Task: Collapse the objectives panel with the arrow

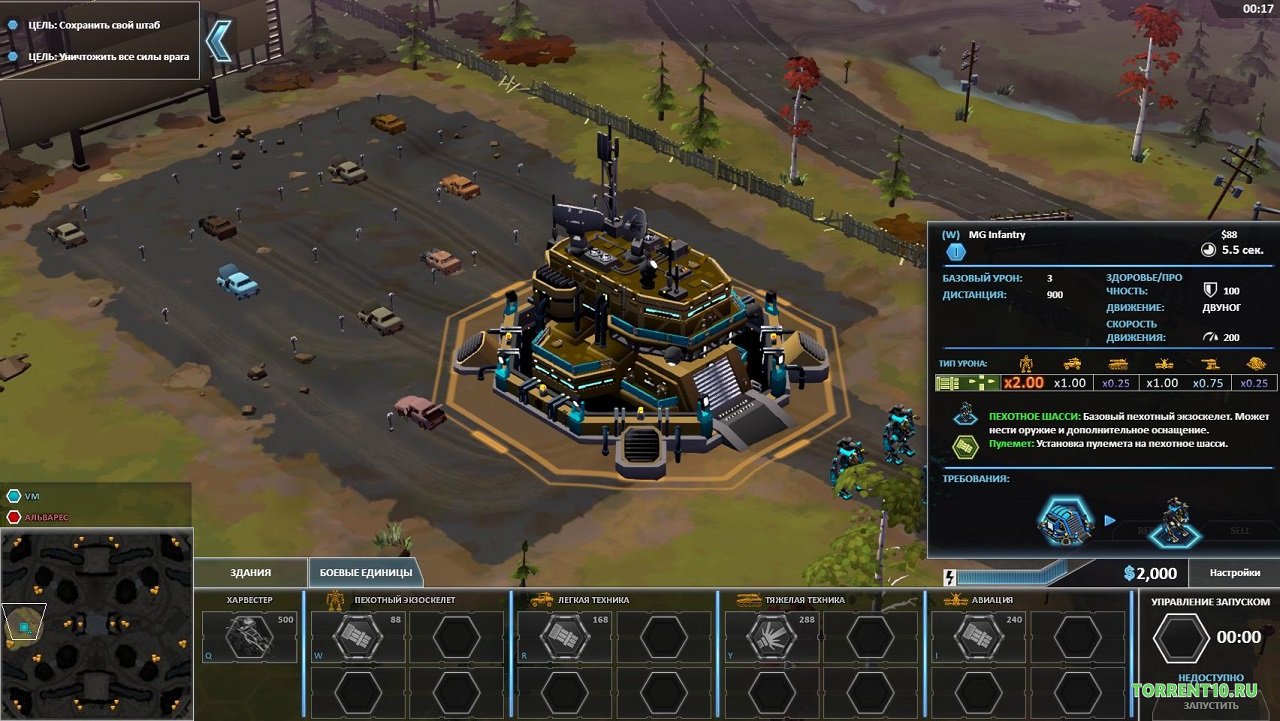Action: [218, 41]
